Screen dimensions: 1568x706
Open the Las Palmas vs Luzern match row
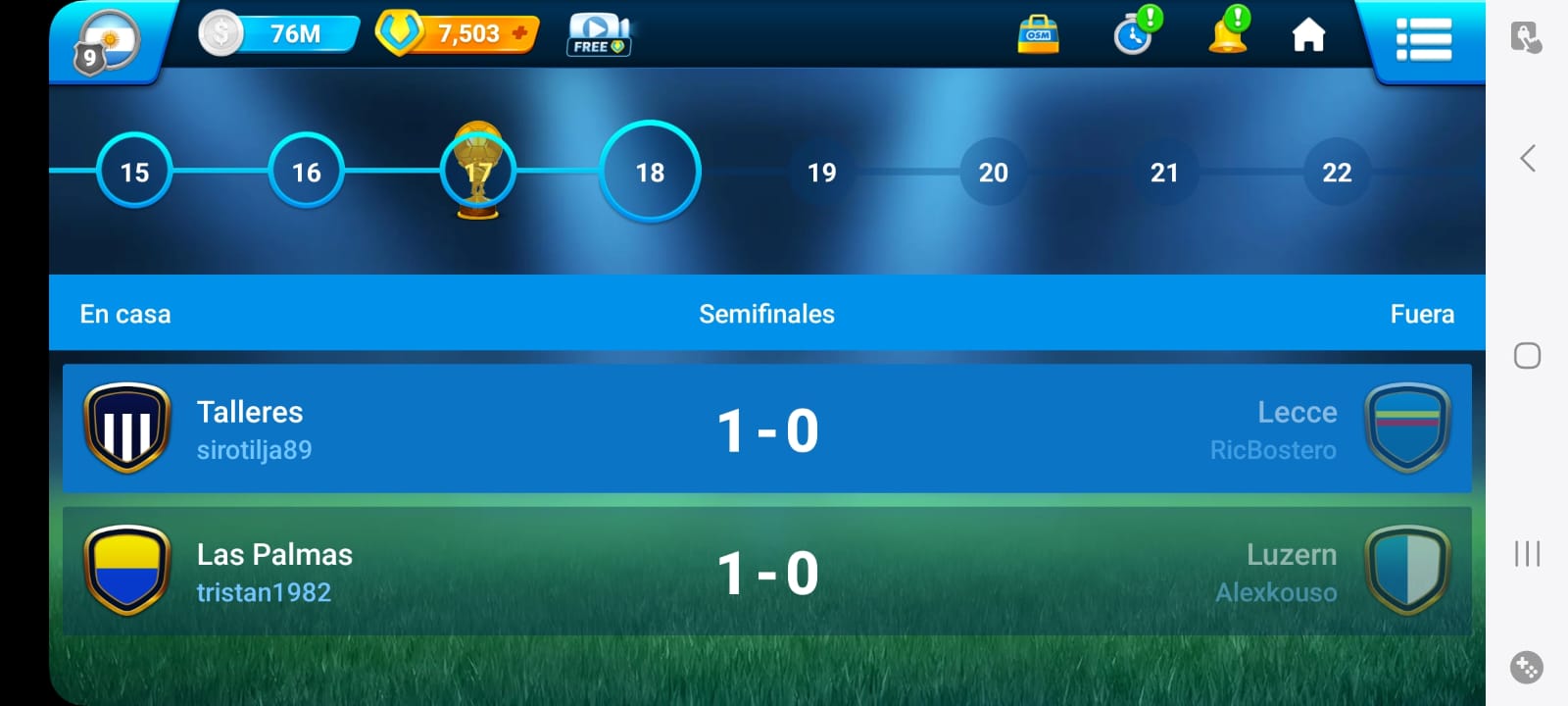click(x=766, y=572)
